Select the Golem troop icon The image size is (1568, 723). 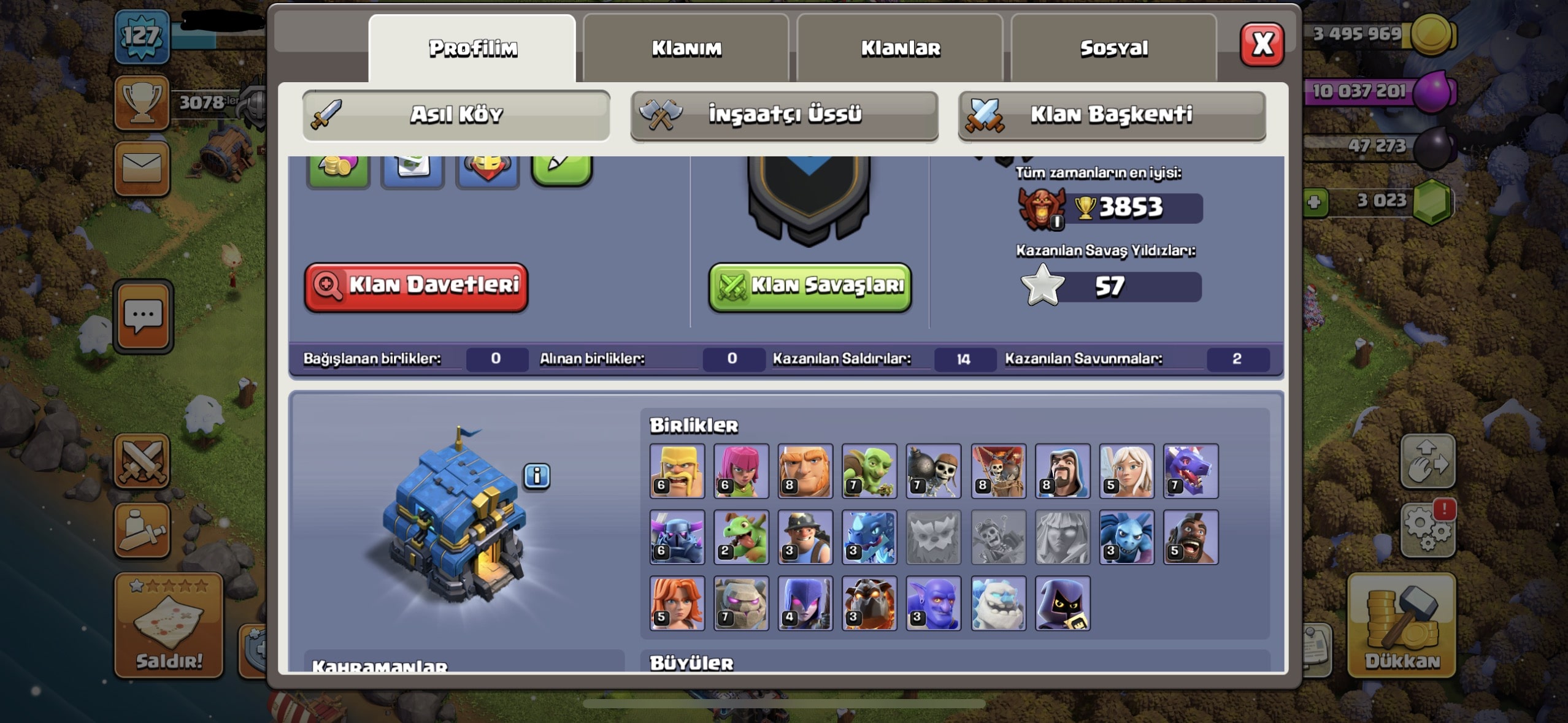pyautogui.click(x=741, y=603)
